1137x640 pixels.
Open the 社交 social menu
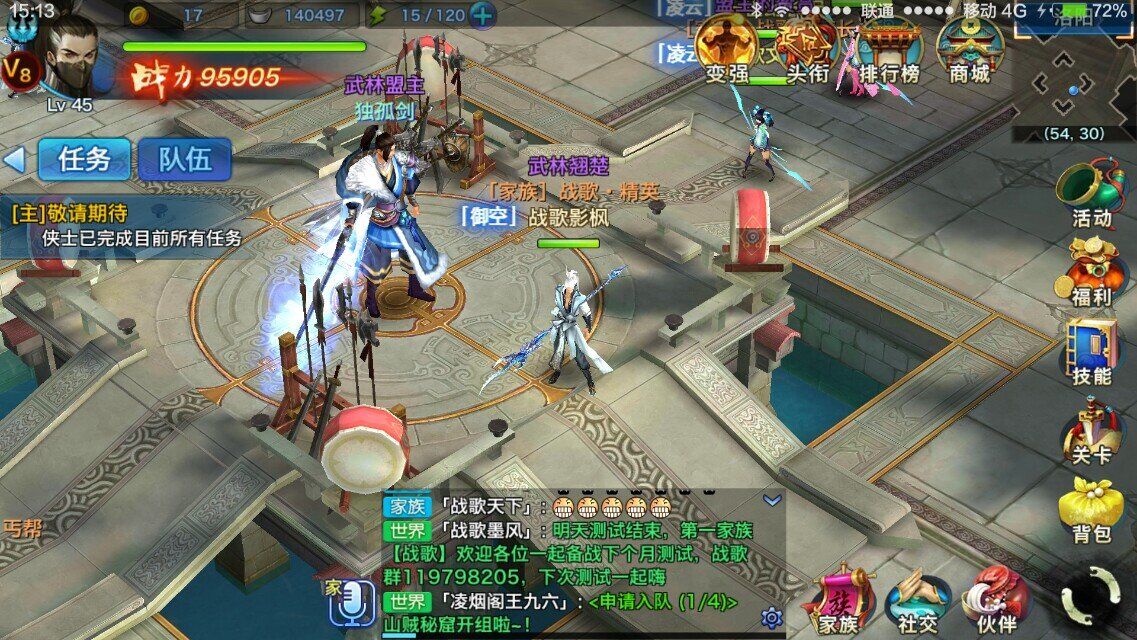click(917, 602)
